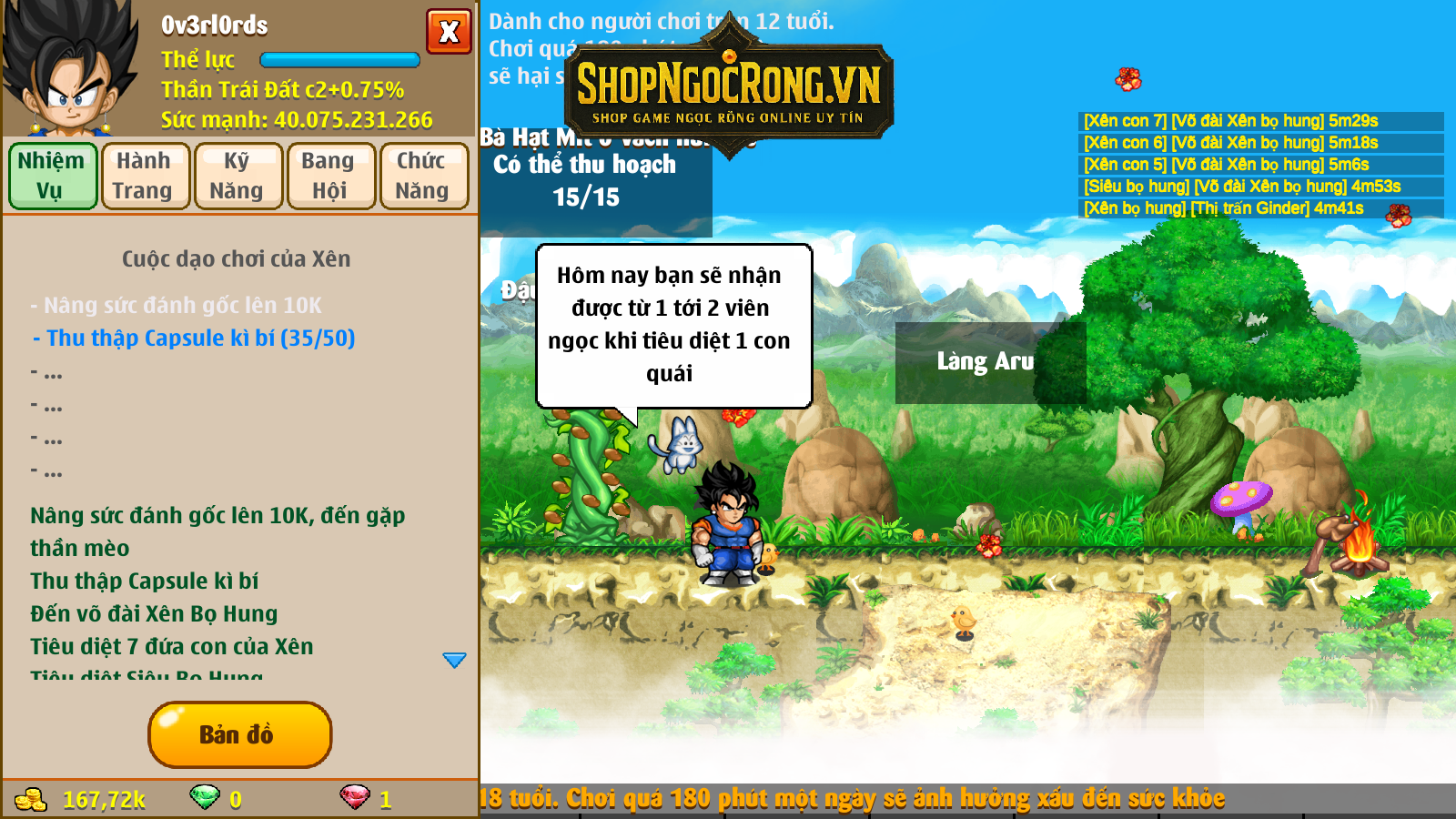
Task: Click the green gem currency icon
Action: click(205, 797)
